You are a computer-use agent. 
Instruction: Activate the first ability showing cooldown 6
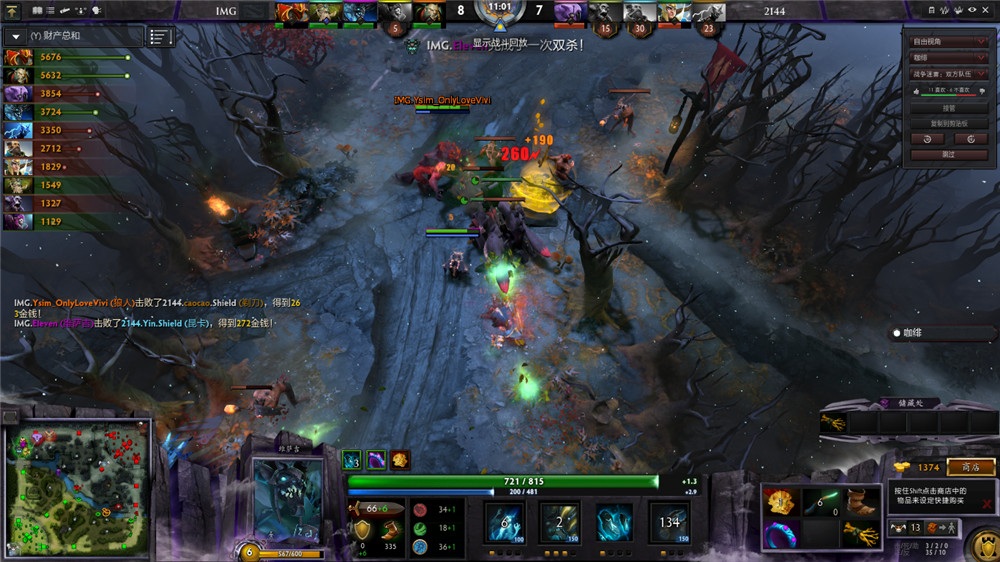(x=504, y=522)
